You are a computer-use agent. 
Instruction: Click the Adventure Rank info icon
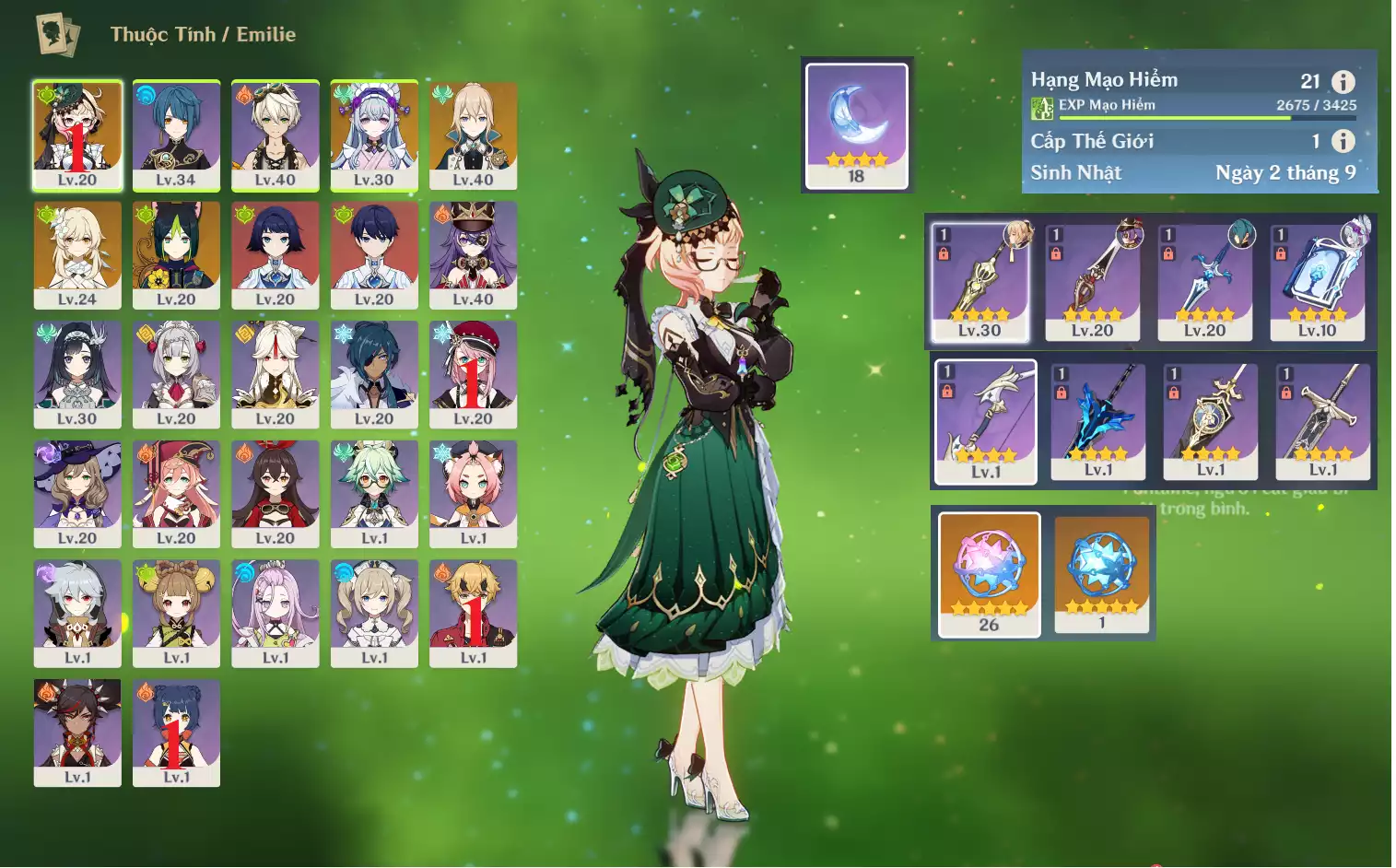tap(1343, 81)
